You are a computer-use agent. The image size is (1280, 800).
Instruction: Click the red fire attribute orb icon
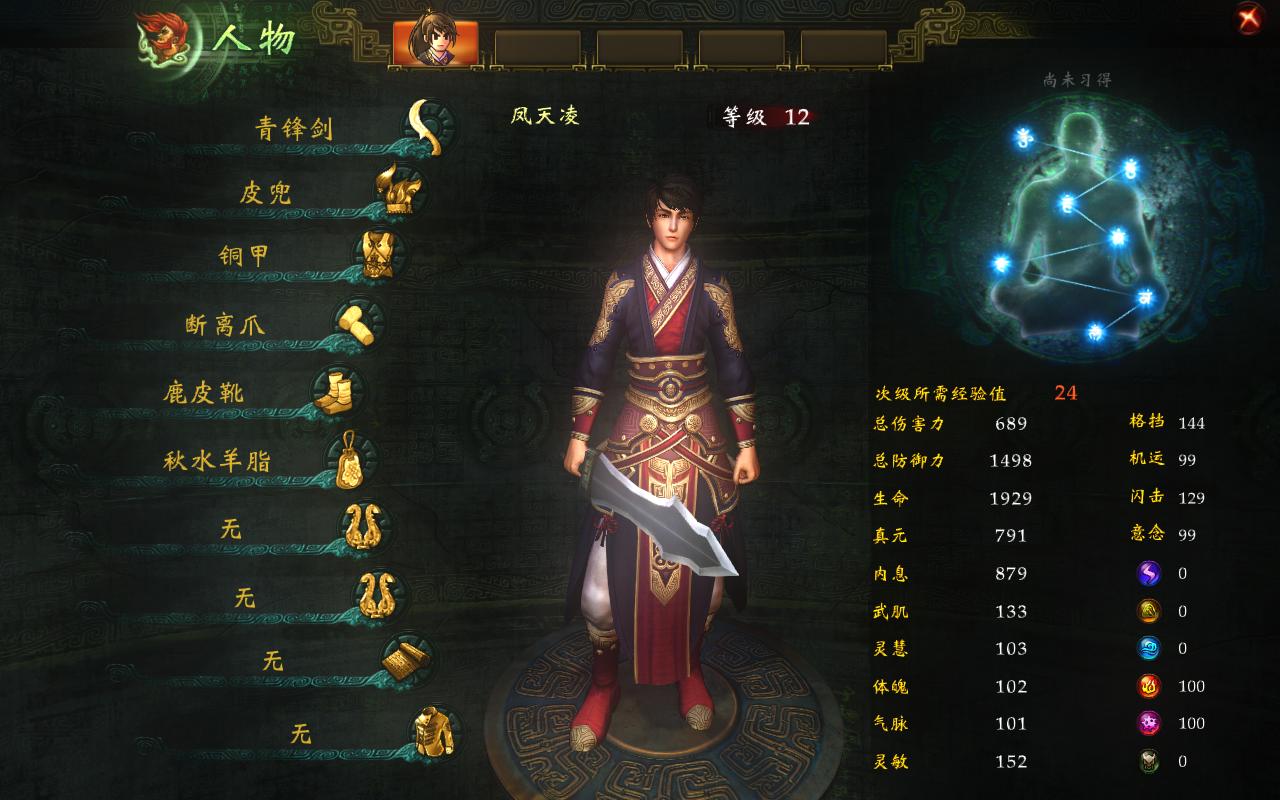pos(1148,686)
